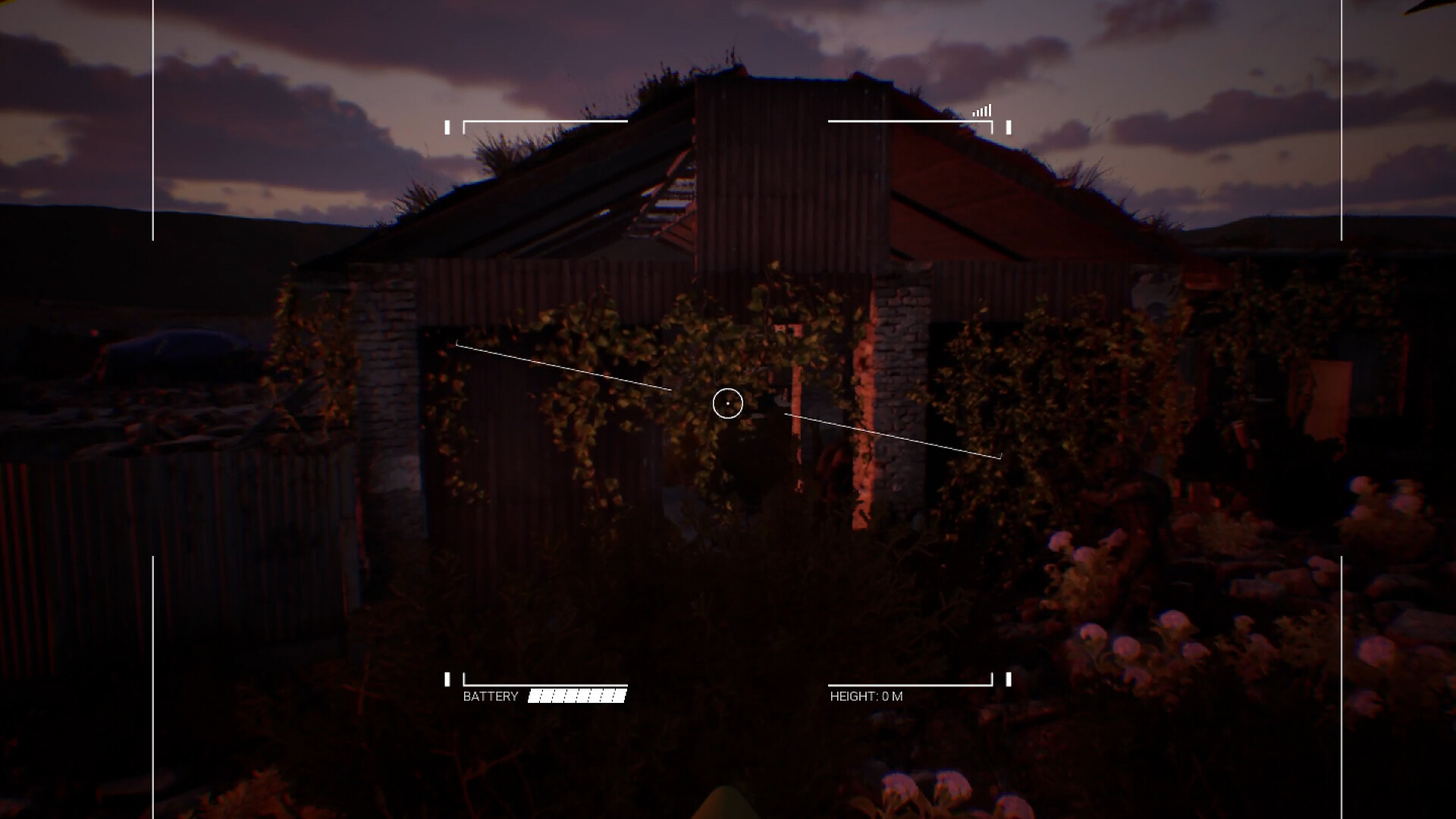Select the center drone camera reticle
The width and height of the screenshot is (1456, 819).
[728, 404]
